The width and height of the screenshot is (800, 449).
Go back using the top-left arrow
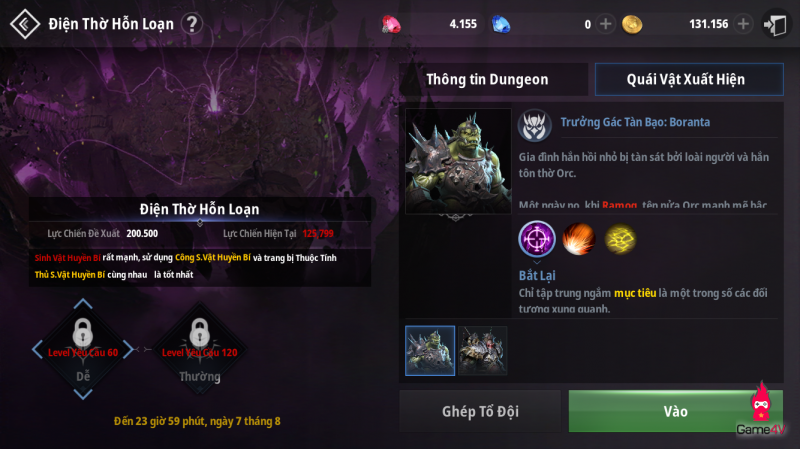[x=24, y=24]
